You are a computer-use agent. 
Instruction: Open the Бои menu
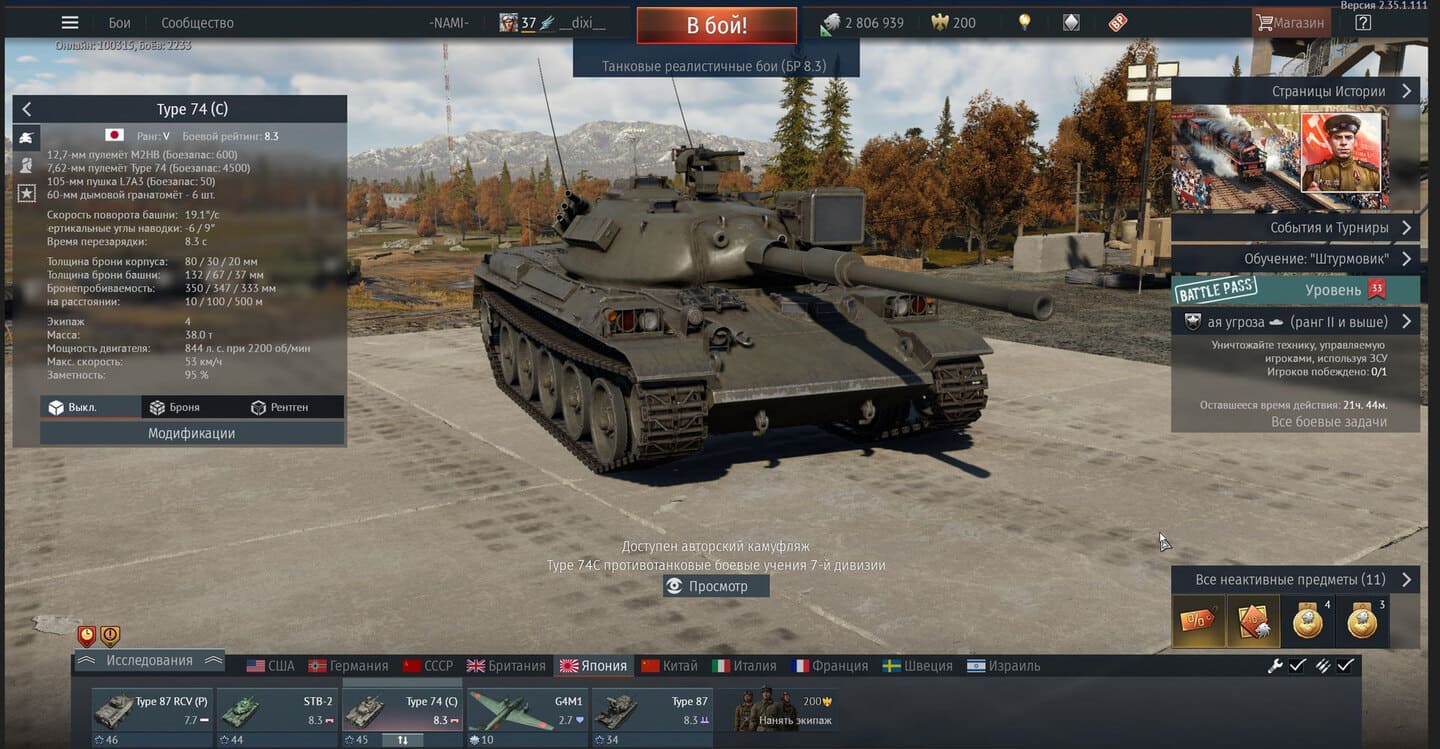coord(119,23)
